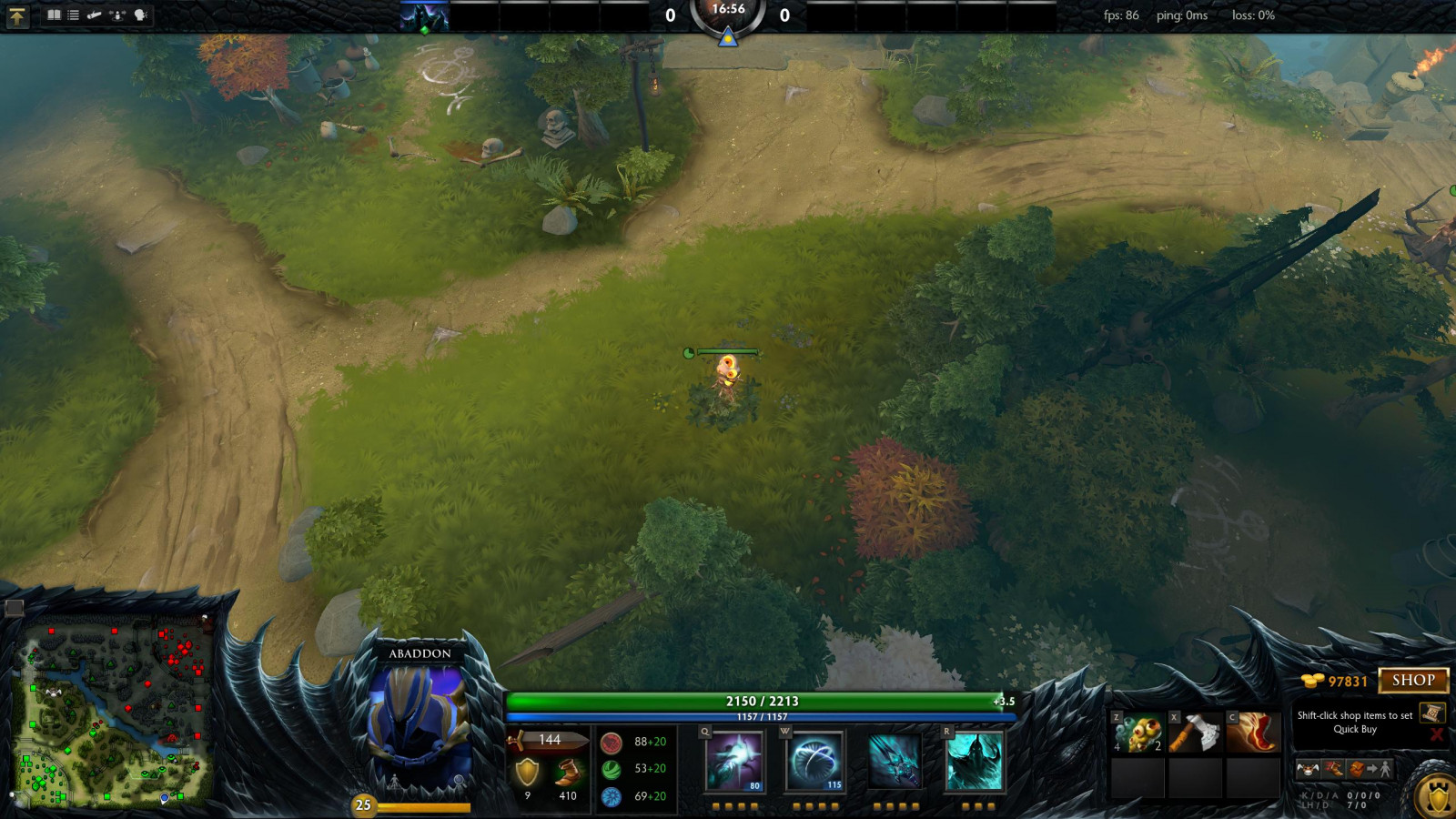Select the red boot item slot
The image size is (1456, 819).
pos(1253,733)
